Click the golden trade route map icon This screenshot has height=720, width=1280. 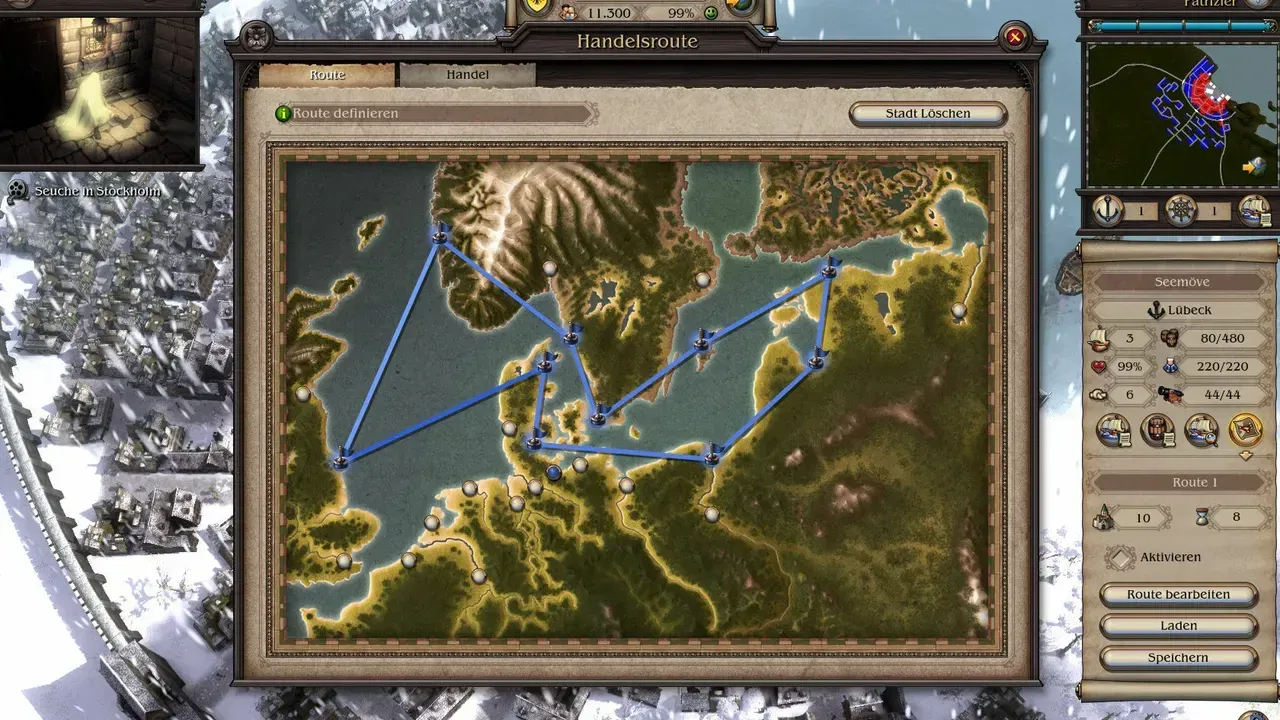(1245, 431)
